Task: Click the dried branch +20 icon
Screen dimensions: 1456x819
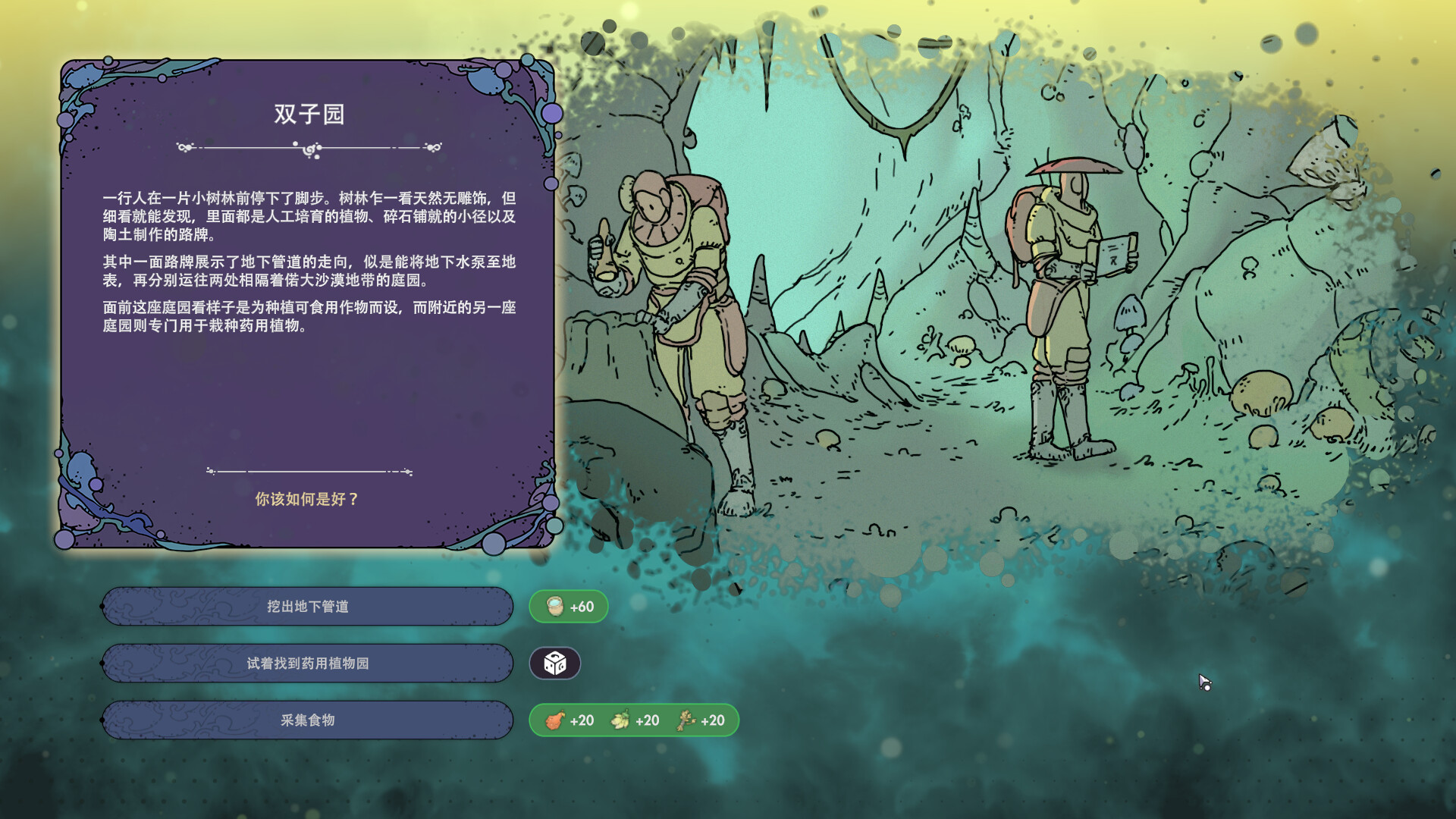Action: pyautogui.click(x=686, y=721)
